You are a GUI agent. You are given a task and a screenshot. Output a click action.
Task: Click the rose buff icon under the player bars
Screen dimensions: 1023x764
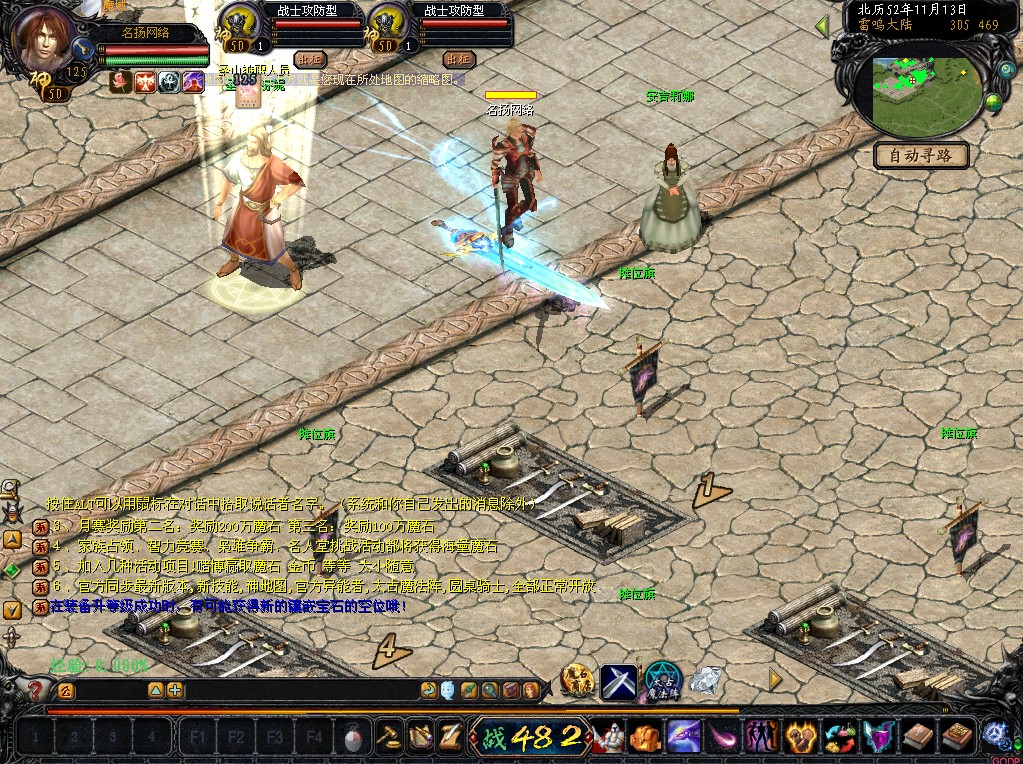[120, 83]
